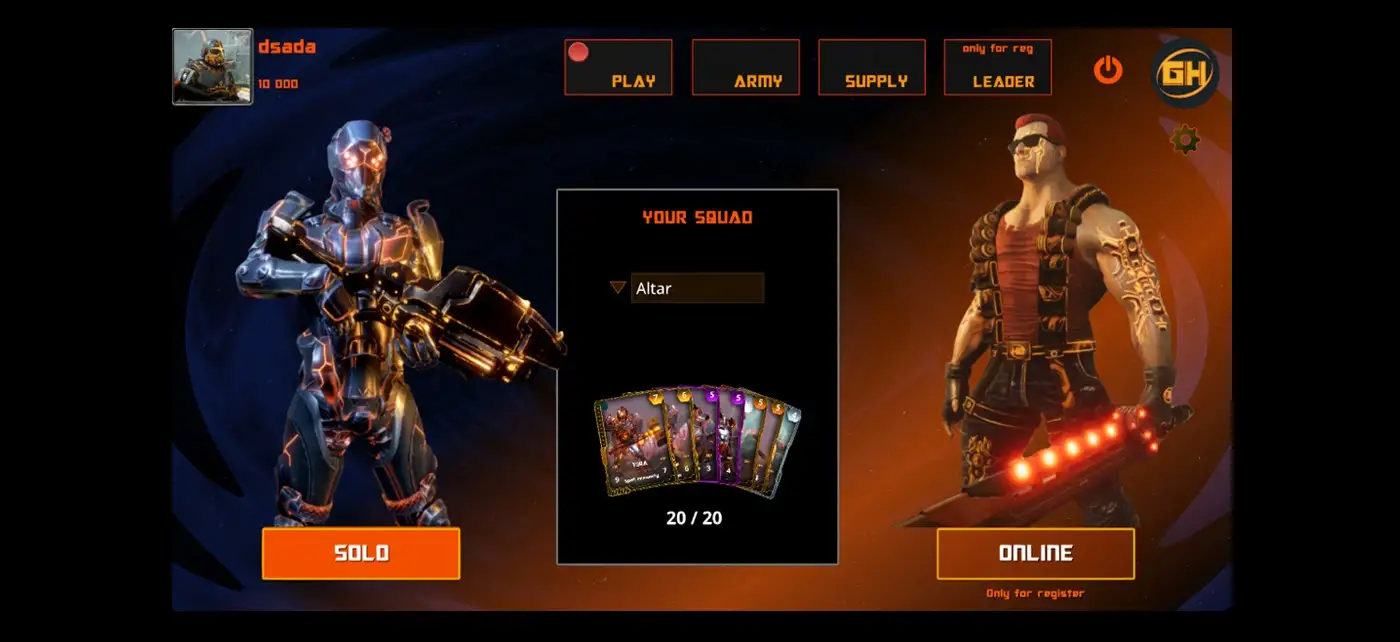Click the dsada player avatar

pyautogui.click(x=212, y=67)
